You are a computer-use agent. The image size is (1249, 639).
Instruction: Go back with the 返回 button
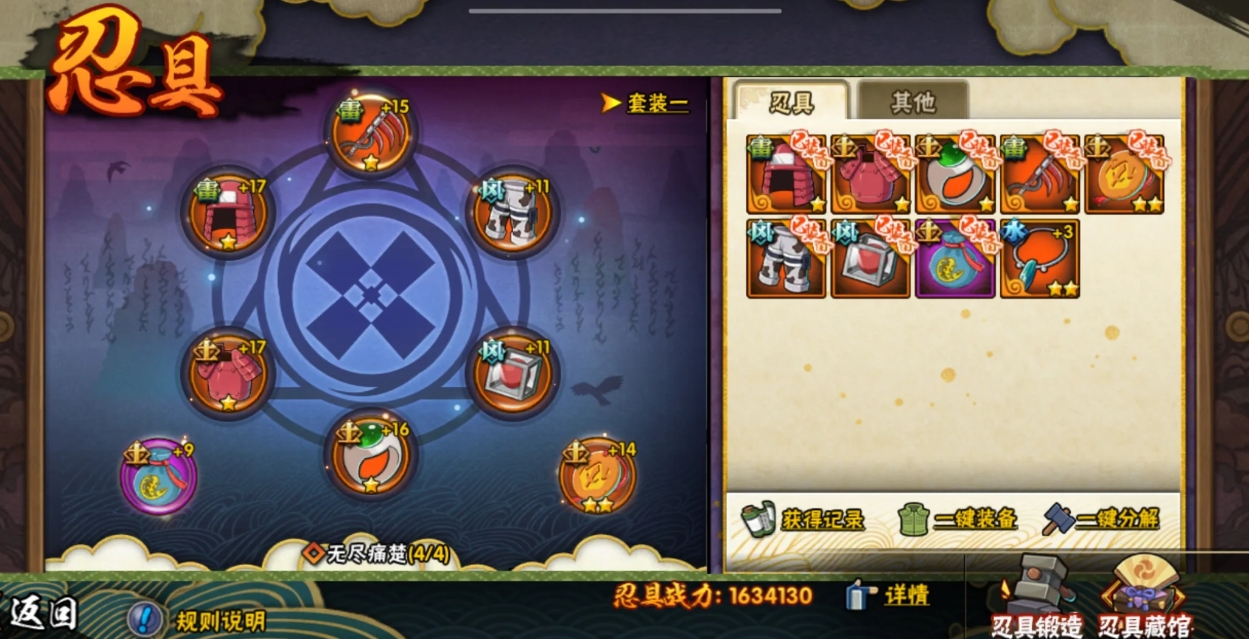(x=45, y=611)
